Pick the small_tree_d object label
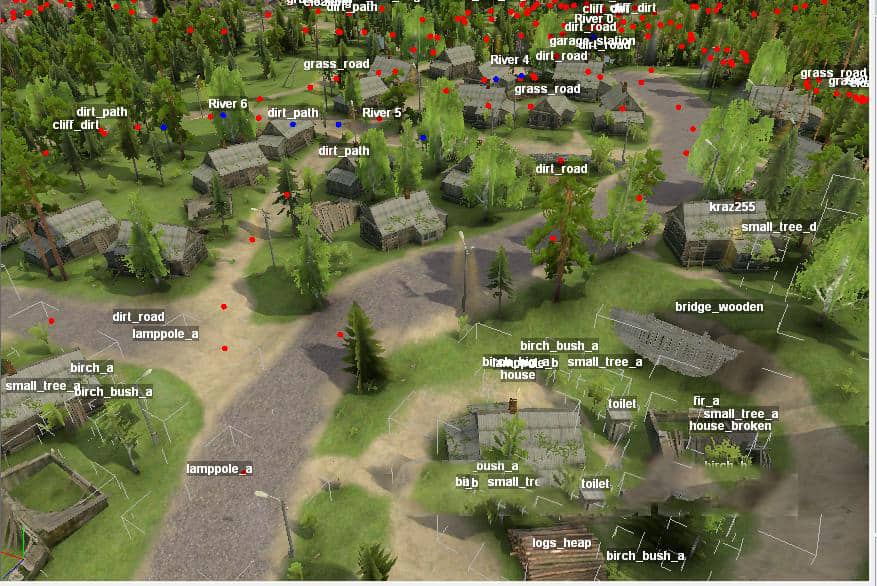877x586 pixels. pos(778,227)
